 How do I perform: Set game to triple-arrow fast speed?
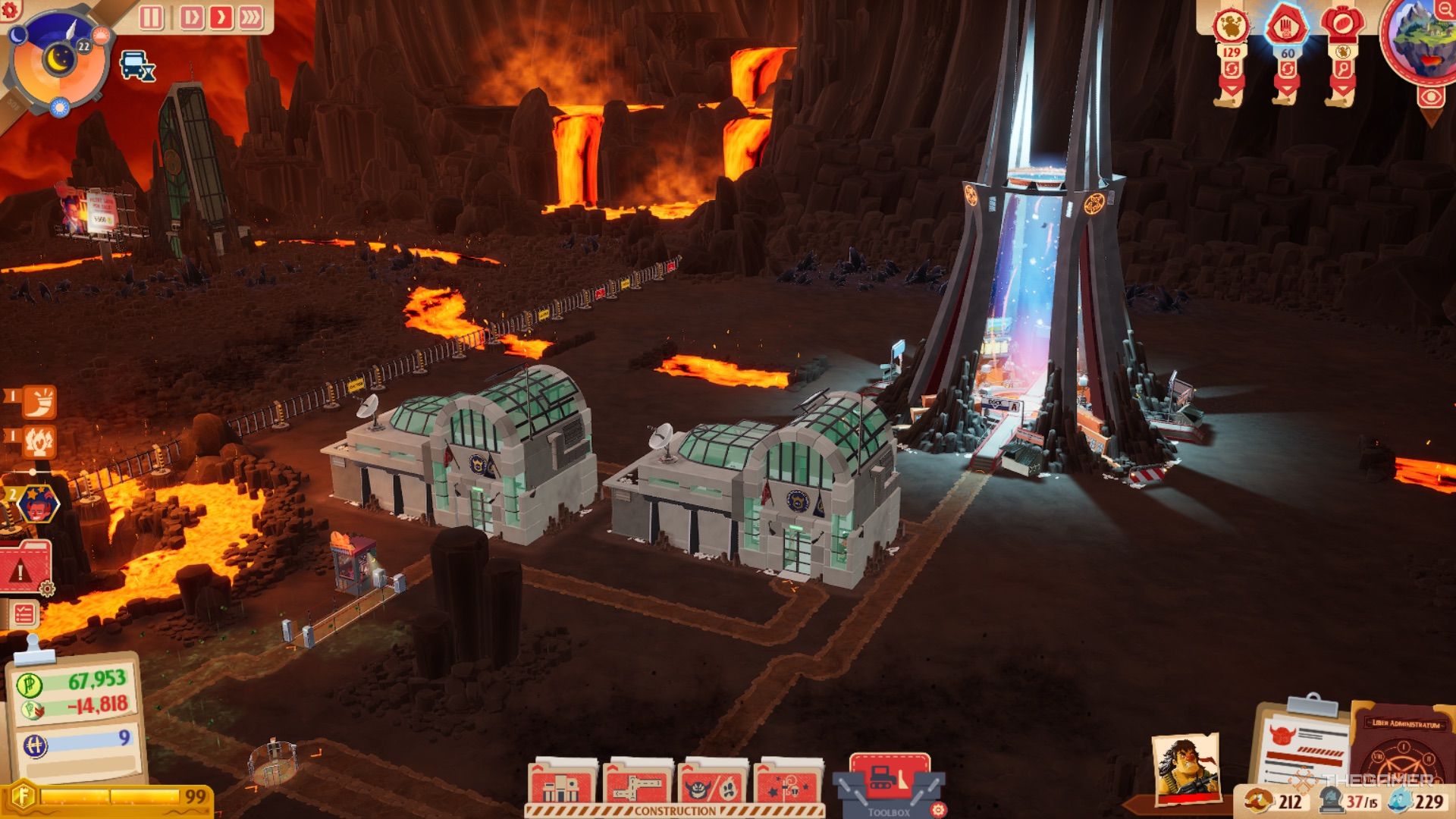pyautogui.click(x=250, y=17)
